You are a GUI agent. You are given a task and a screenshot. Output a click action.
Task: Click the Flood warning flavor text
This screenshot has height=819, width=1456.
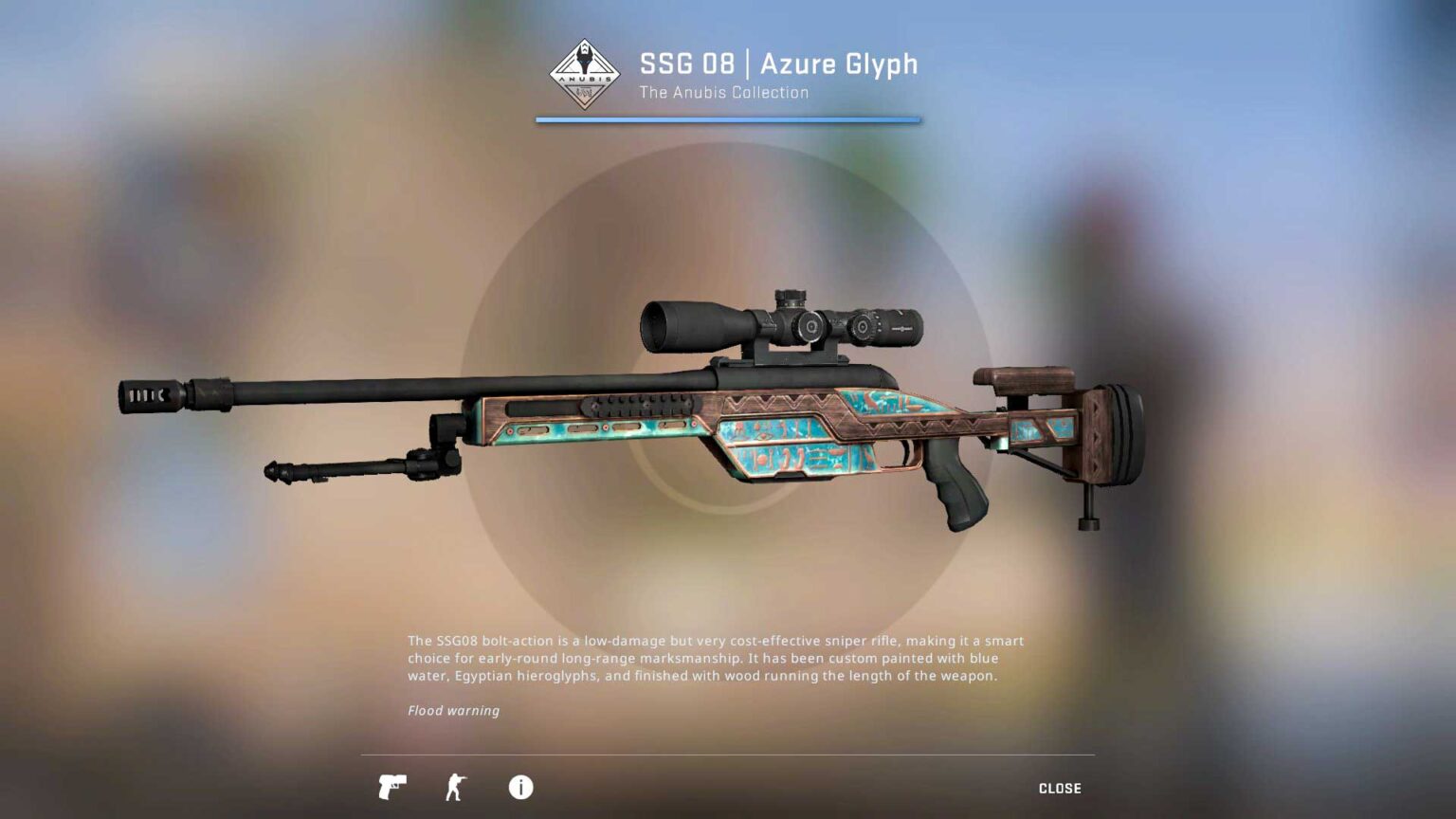(x=452, y=710)
